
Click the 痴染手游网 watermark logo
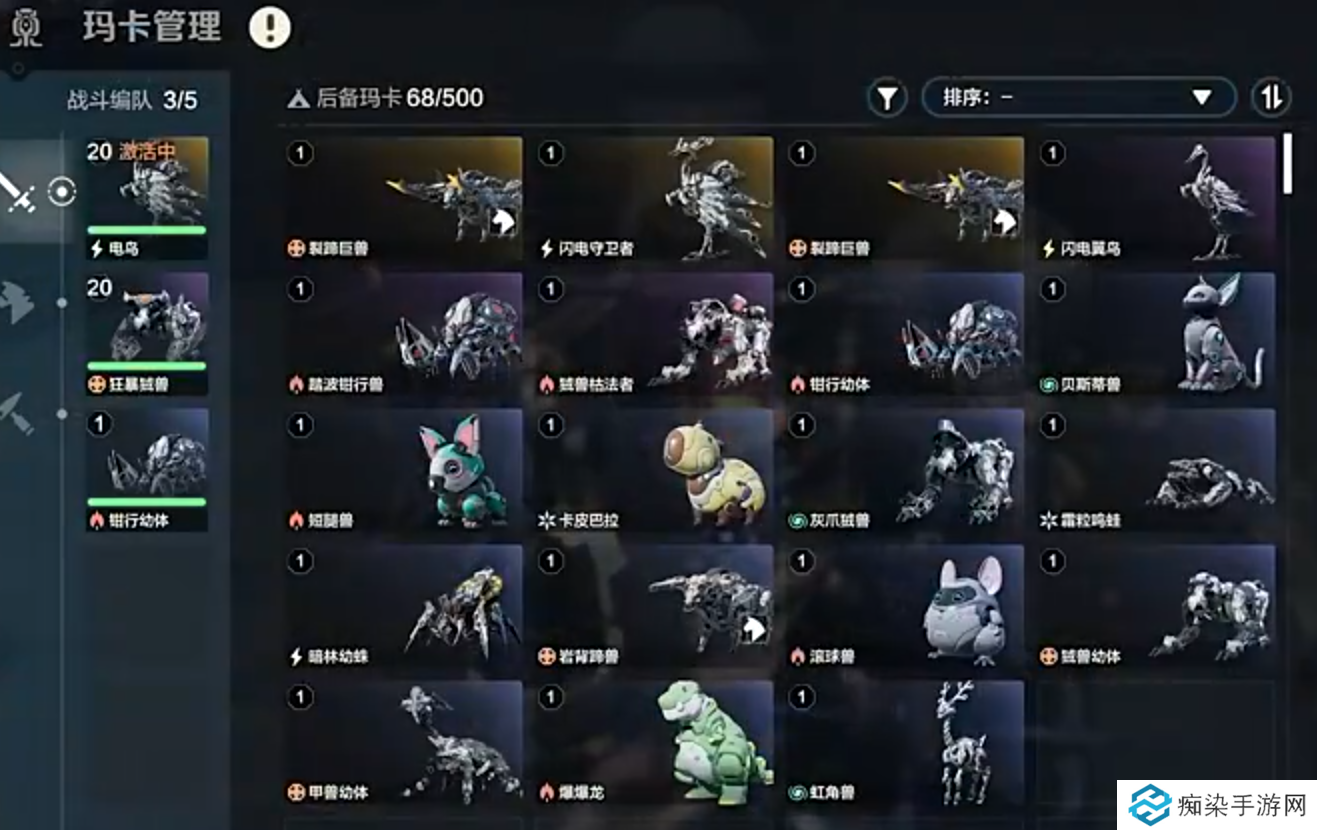click(1216, 804)
